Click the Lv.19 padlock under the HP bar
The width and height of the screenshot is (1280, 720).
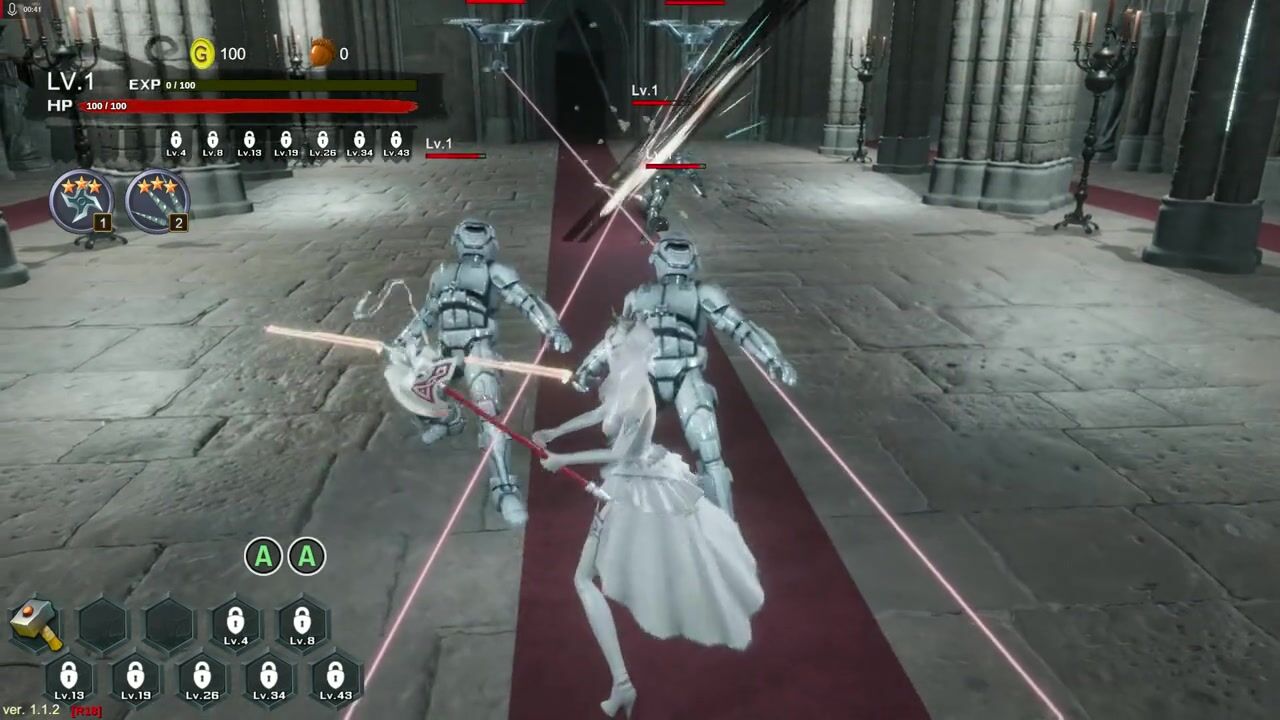[x=286, y=144]
